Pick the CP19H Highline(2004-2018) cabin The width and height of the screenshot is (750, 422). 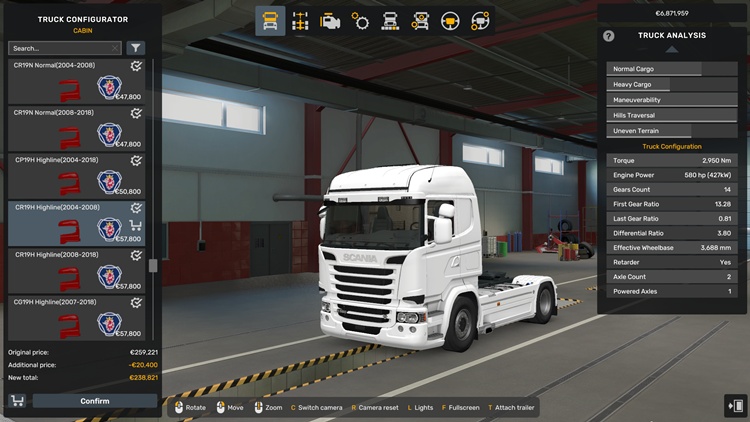[x=75, y=176]
